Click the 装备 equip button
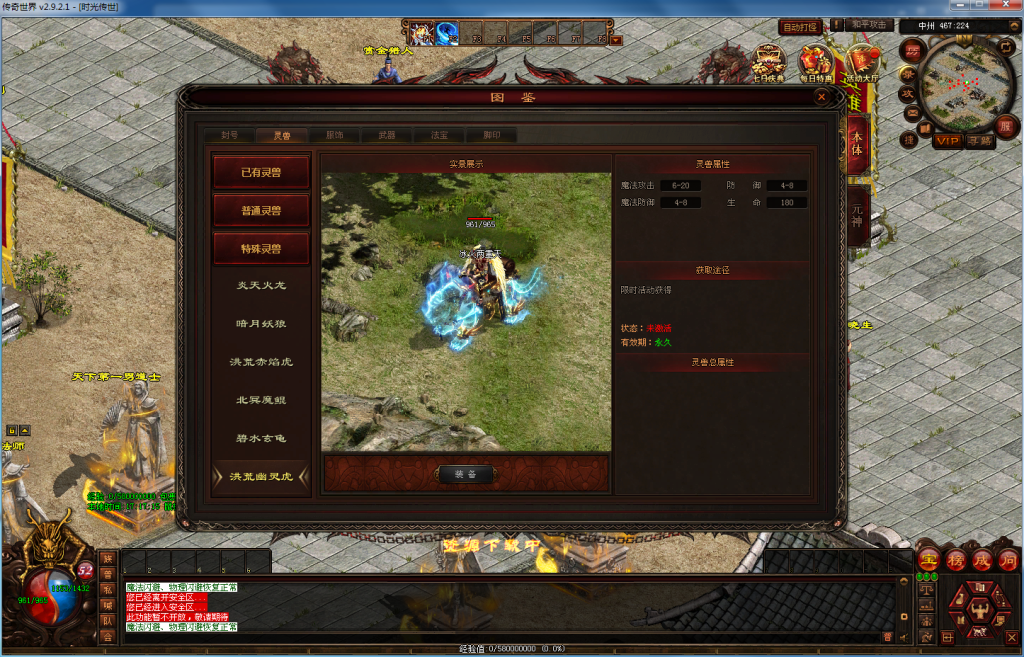Image resolution: width=1024 pixels, height=657 pixels. pos(466,474)
